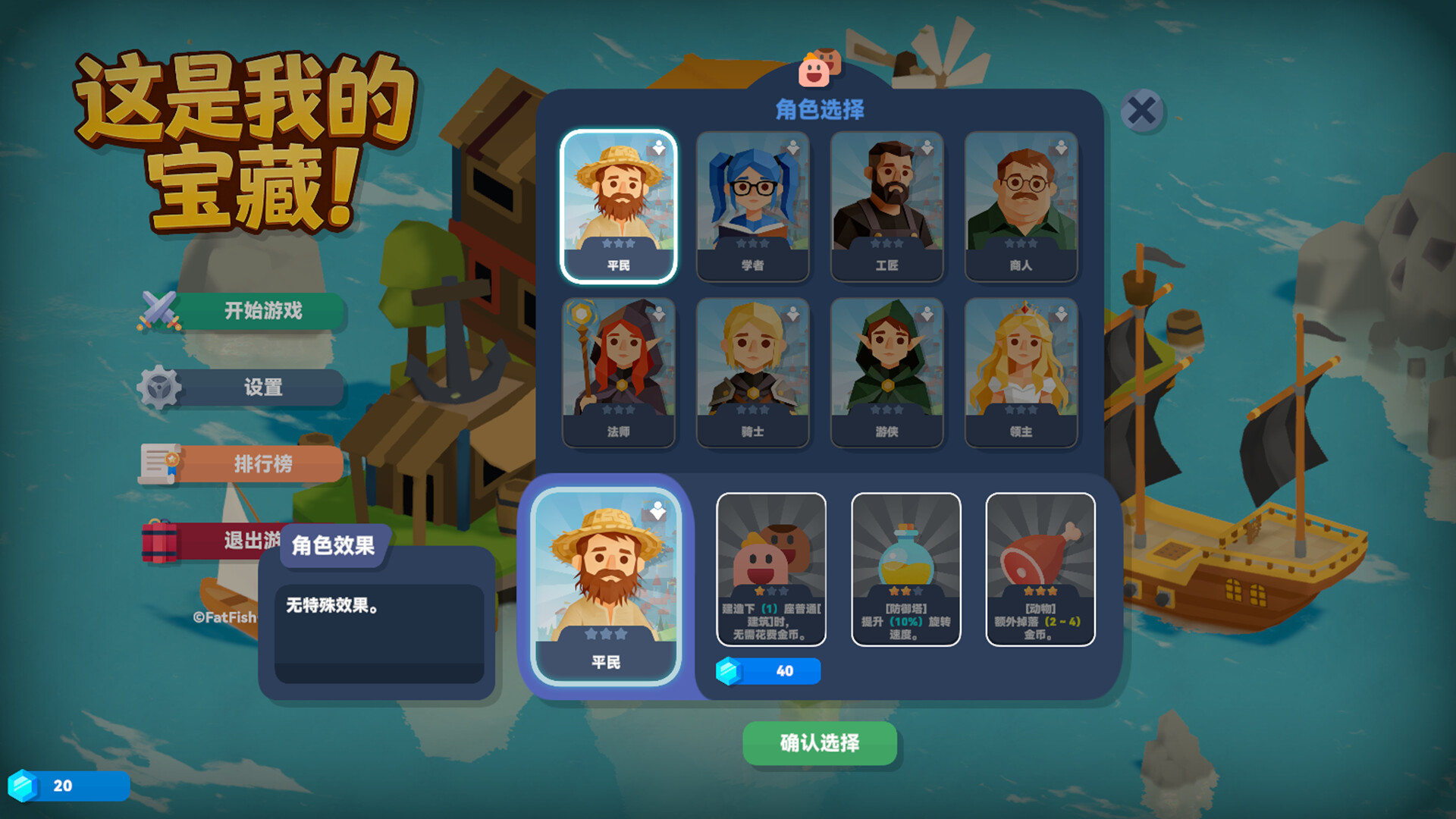
Task: Select the 法师 (Mage) character portrait
Action: point(619,372)
